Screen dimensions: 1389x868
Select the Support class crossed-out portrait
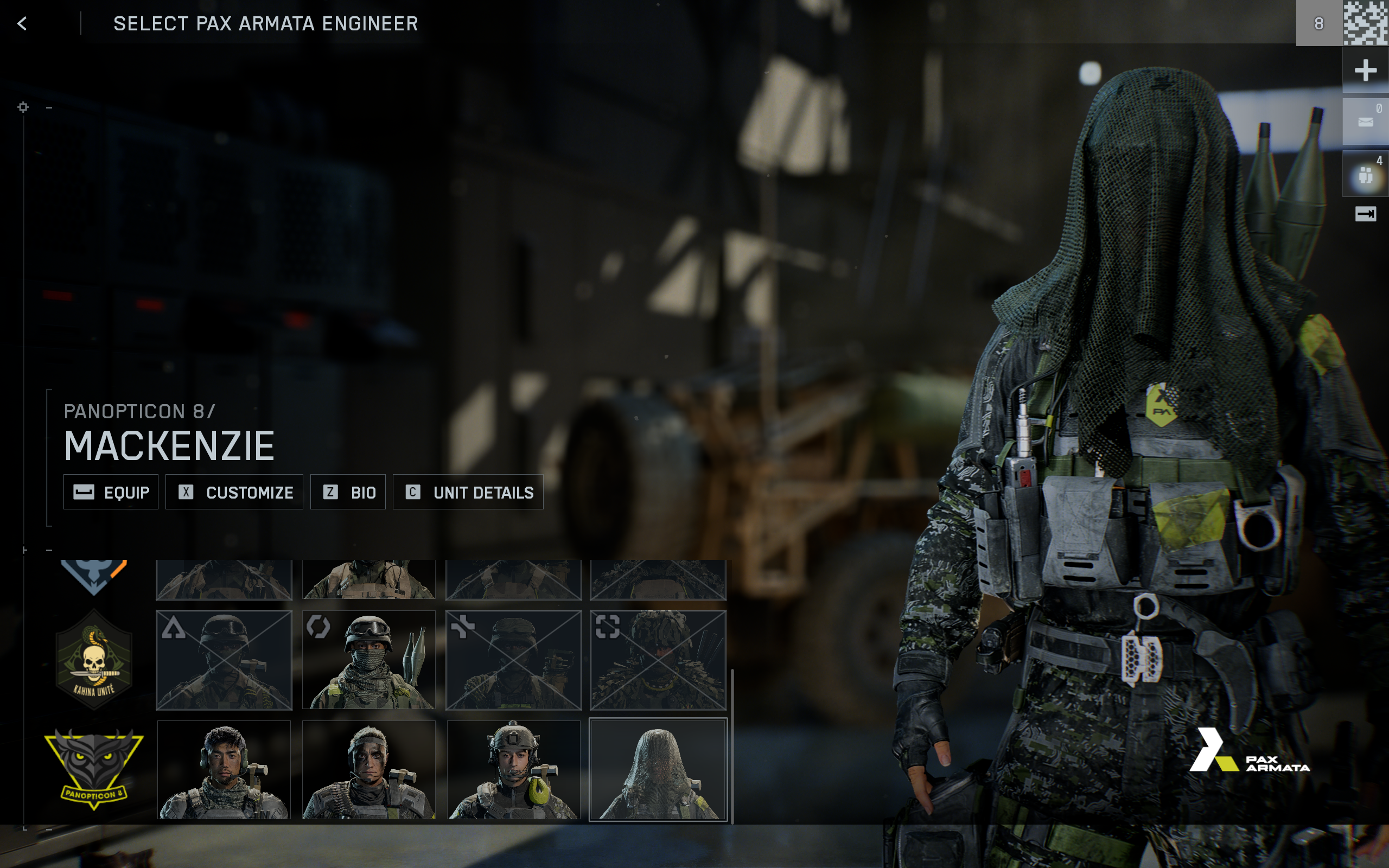tap(514, 659)
